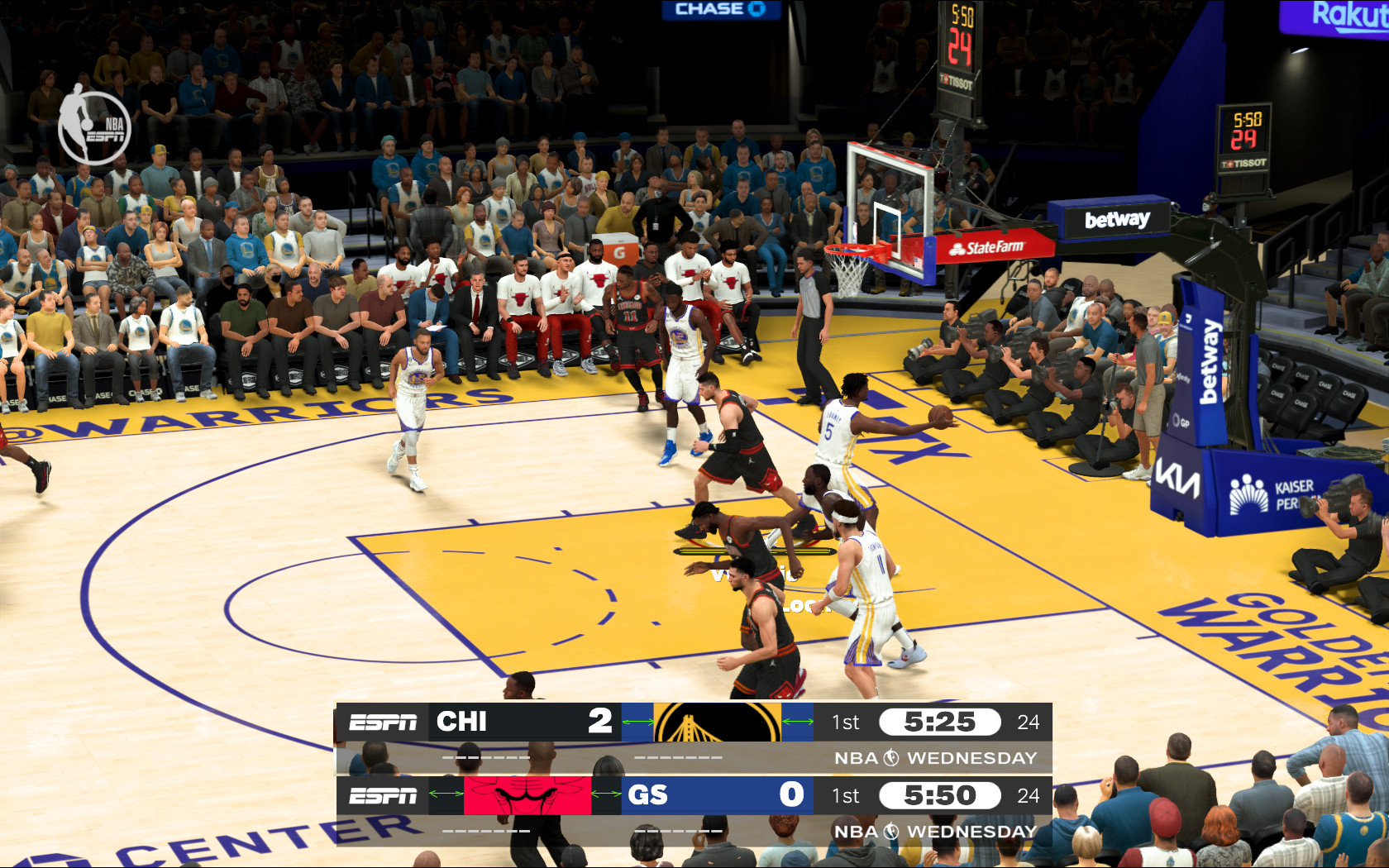This screenshot has width=1389, height=868.
Task: Click the ESPN logo on top scoreboard row
Action: [x=384, y=722]
